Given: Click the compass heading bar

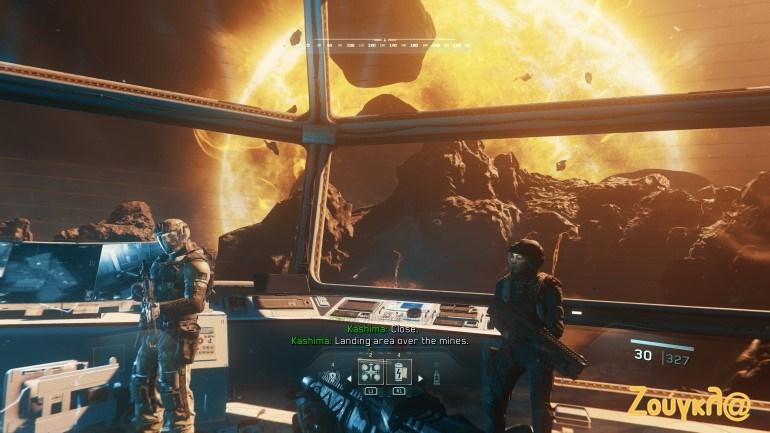Looking at the screenshot, I should click(x=385, y=42).
